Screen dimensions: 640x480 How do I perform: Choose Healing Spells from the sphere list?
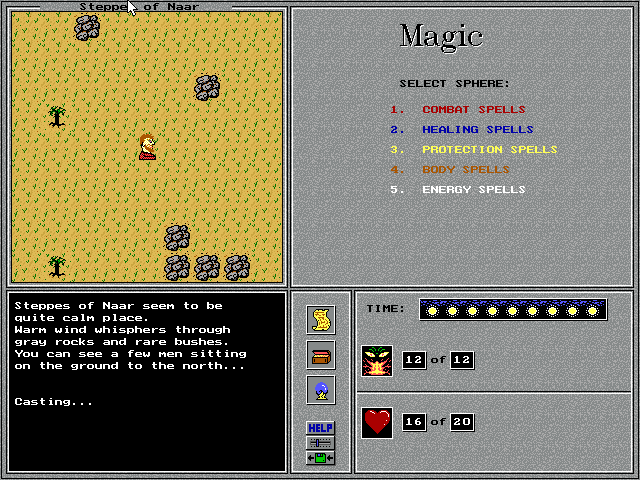(477, 130)
